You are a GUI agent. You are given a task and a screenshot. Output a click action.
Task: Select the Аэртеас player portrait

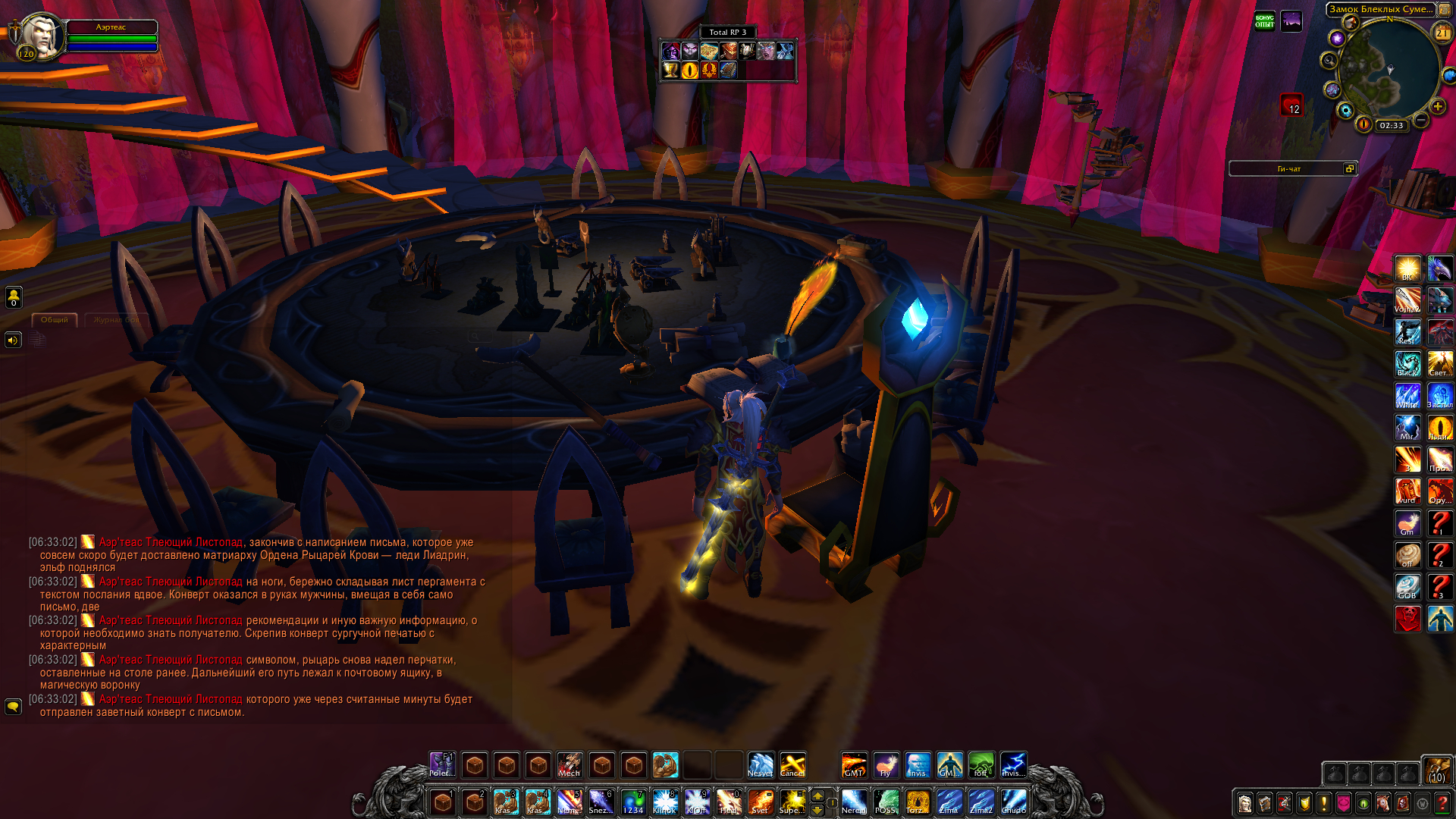(x=39, y=35)
